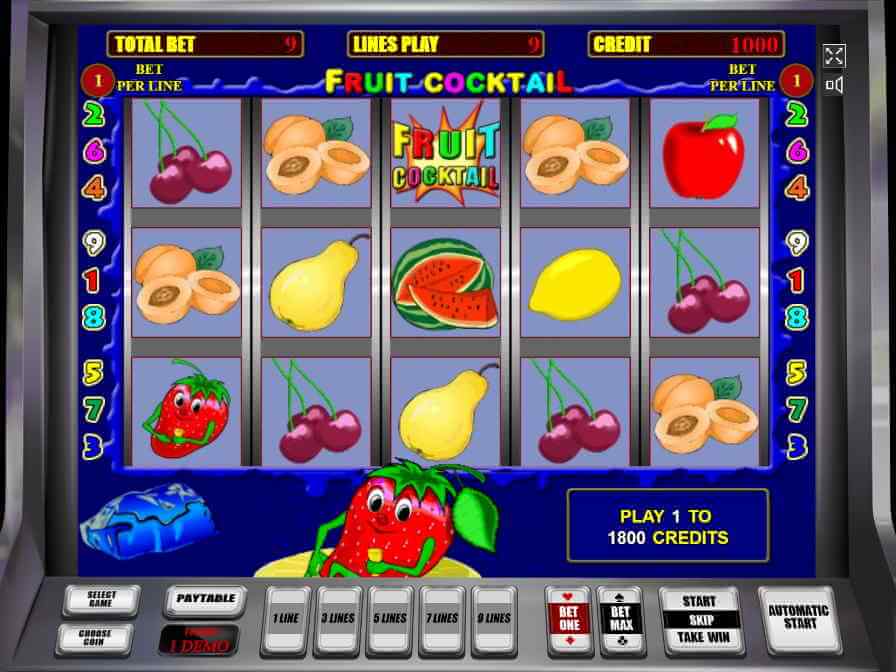This screenshot has width=896, height=672.
Task: Select the 1 Line option
Action: point(285,619)
